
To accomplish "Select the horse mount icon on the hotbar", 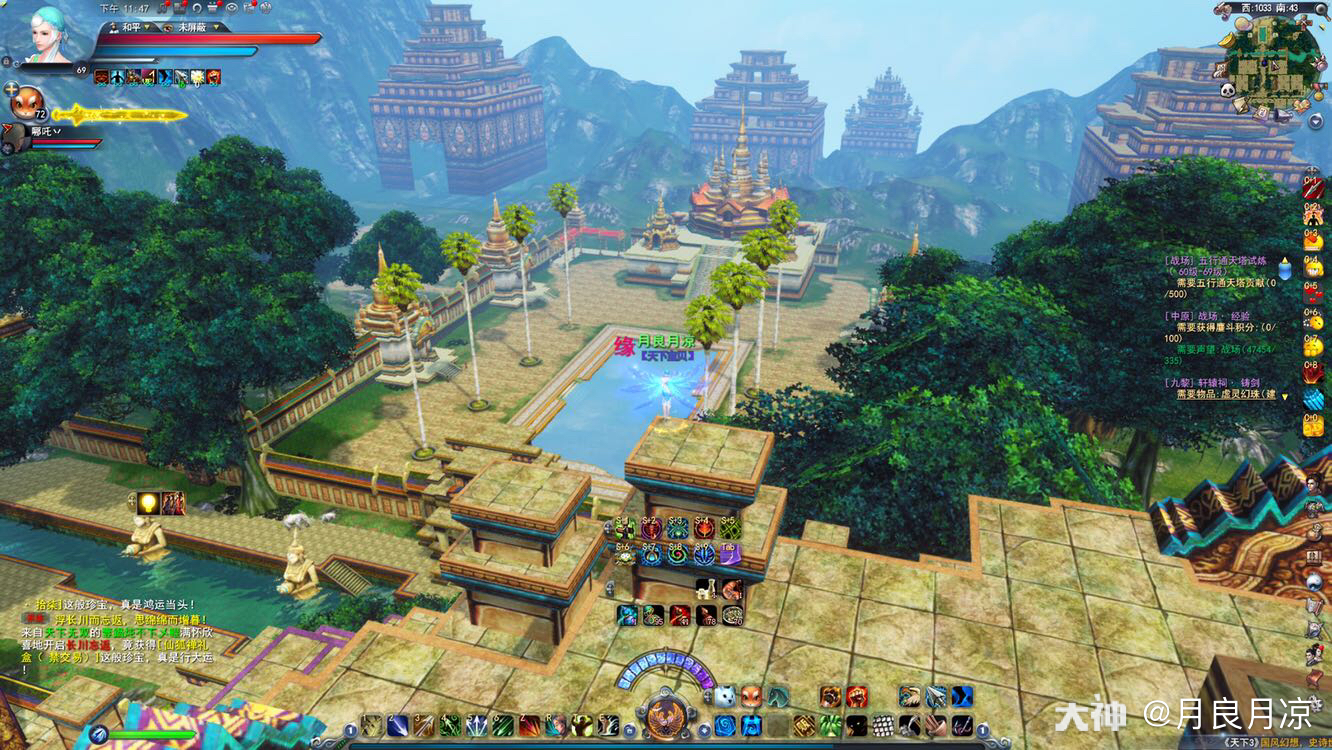I will (779, 697).
